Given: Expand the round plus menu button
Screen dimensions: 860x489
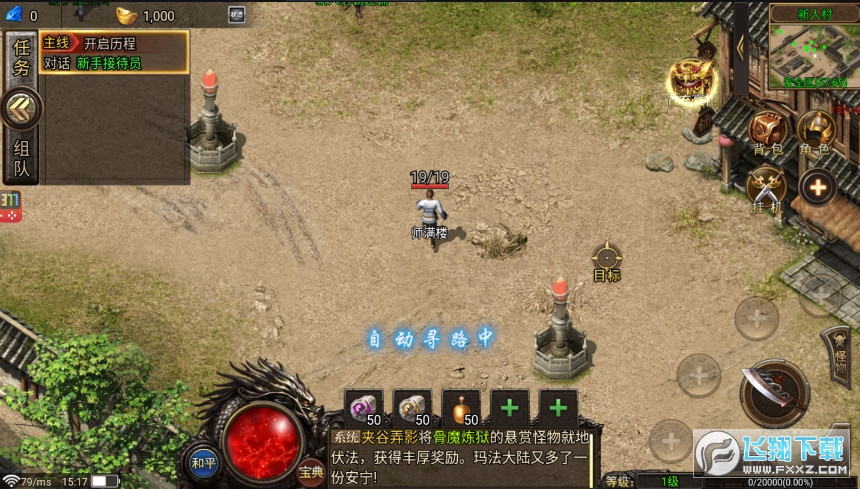Looking at the screenshot, I should tap(817, 187).
